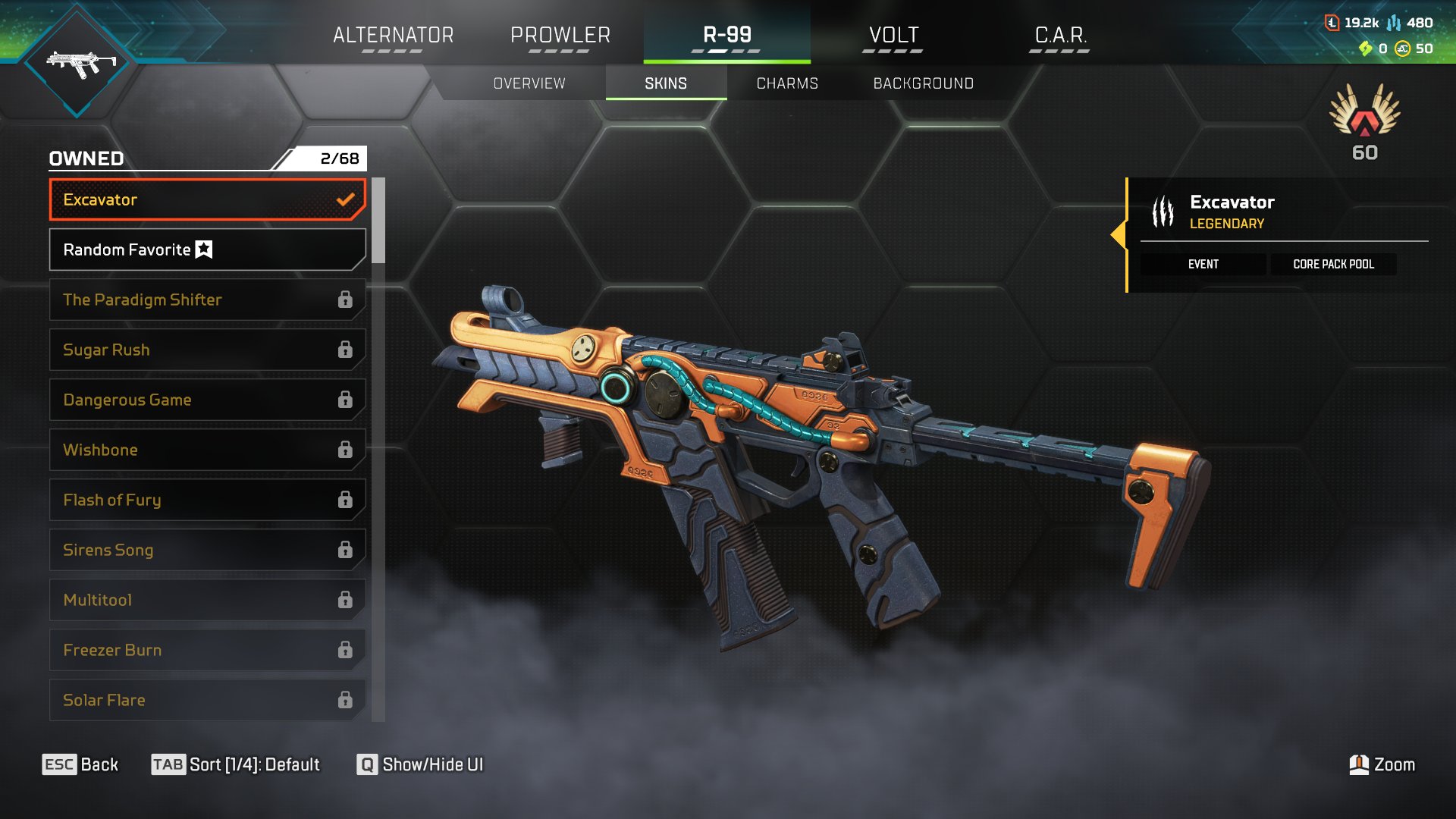Preview The Paradigm Shifter skin

207,300
